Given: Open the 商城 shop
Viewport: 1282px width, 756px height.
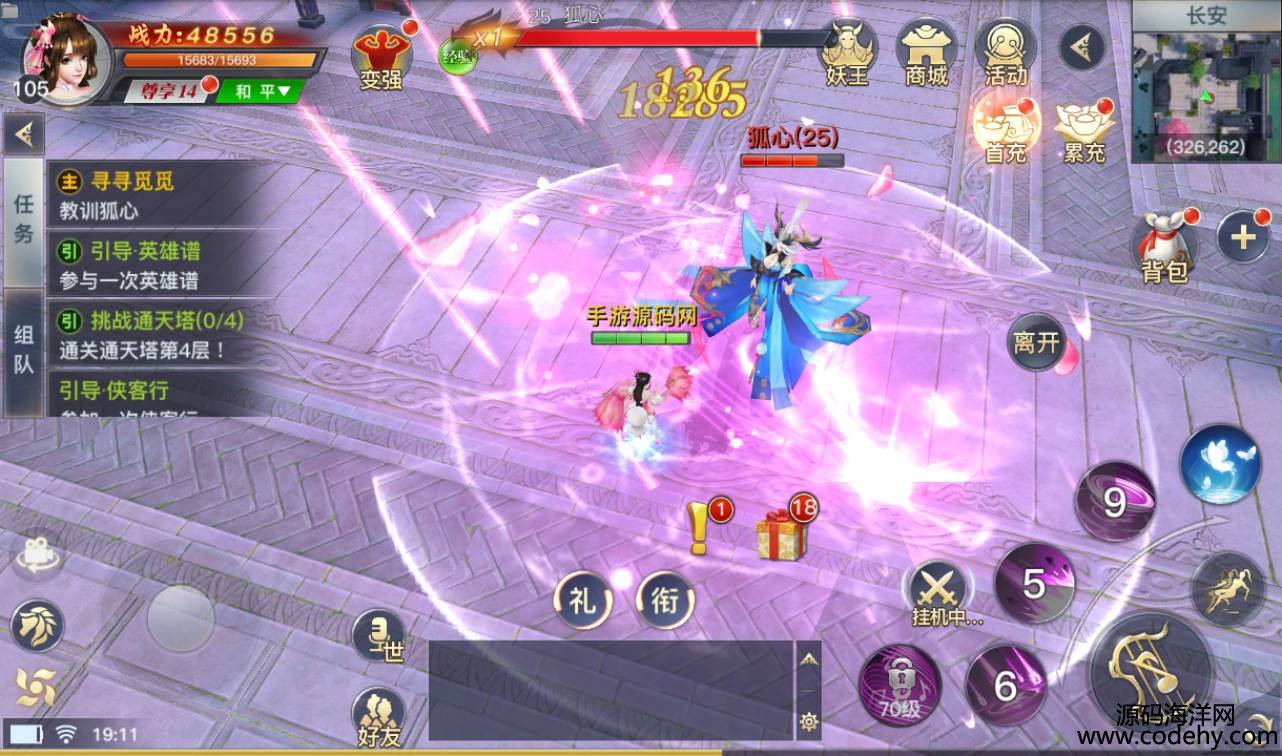Looking at the screenshot, I should pyautogui.click(x=926, y=53).
